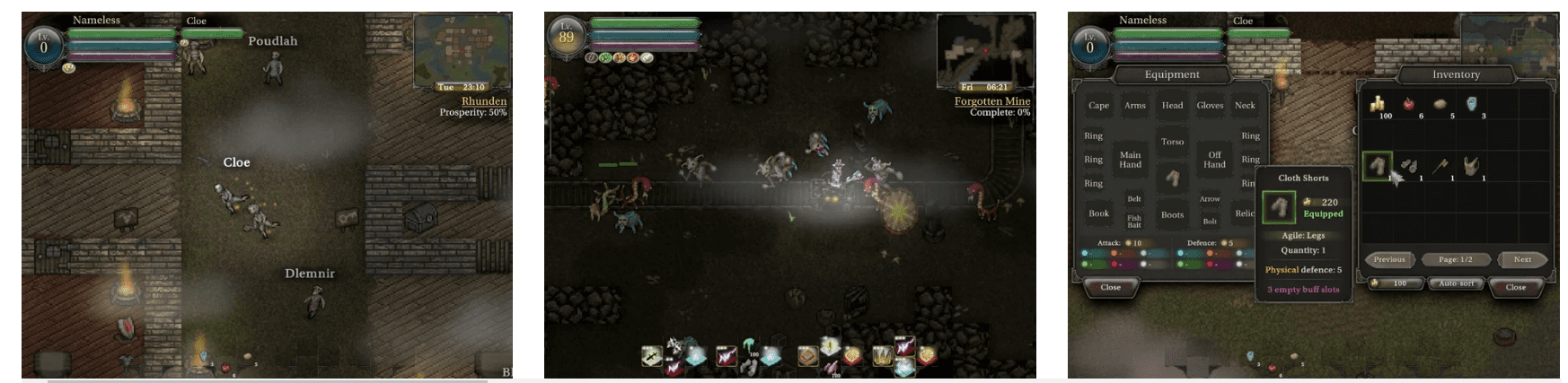Image resolution: width=1568 pixels, height=383 pixels.
Task: Go to the previous inventory page
Action: [x=1388, y=259]
